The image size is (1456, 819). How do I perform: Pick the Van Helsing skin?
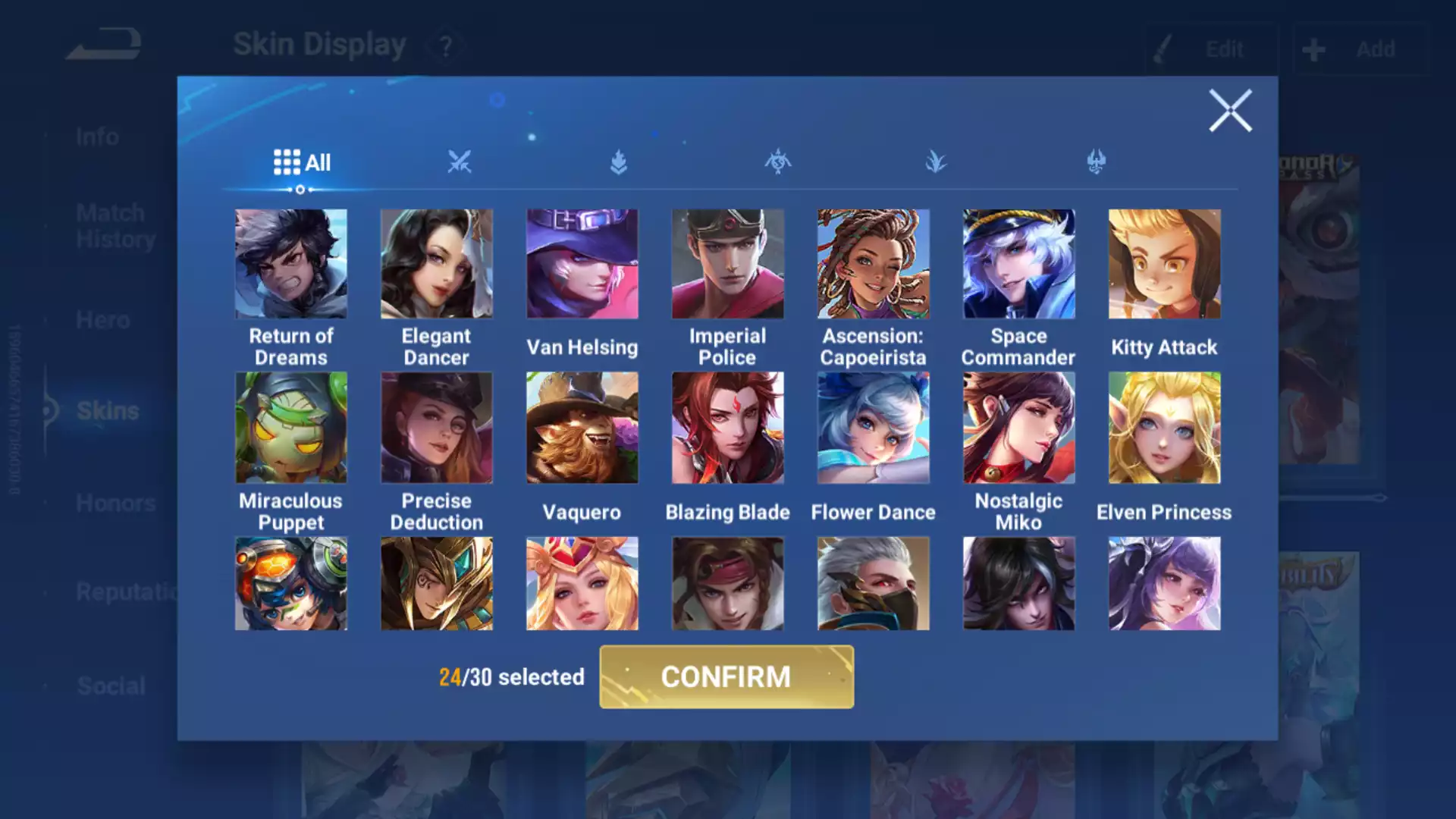582,264
